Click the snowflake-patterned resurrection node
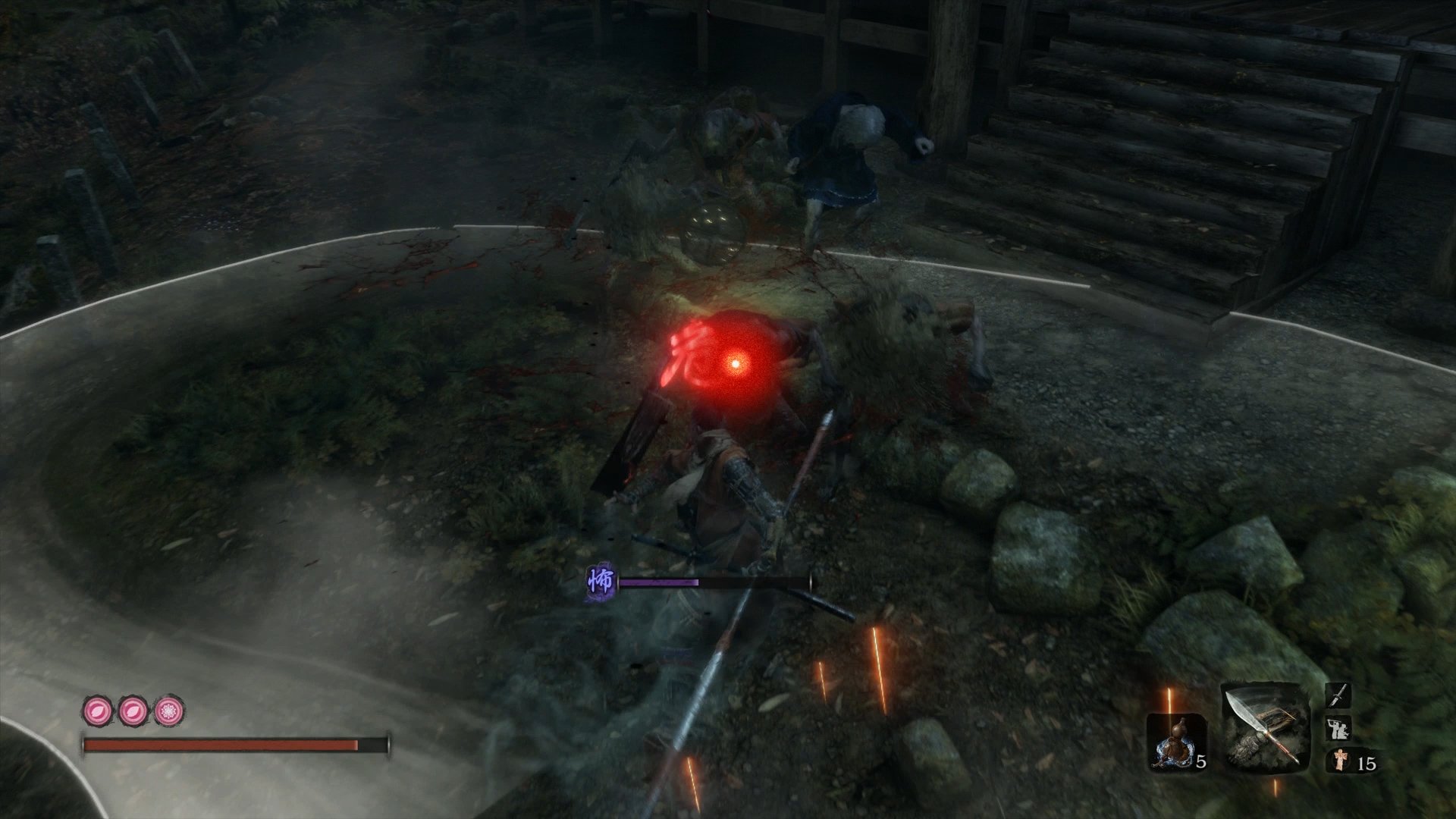 coord(168,712)
